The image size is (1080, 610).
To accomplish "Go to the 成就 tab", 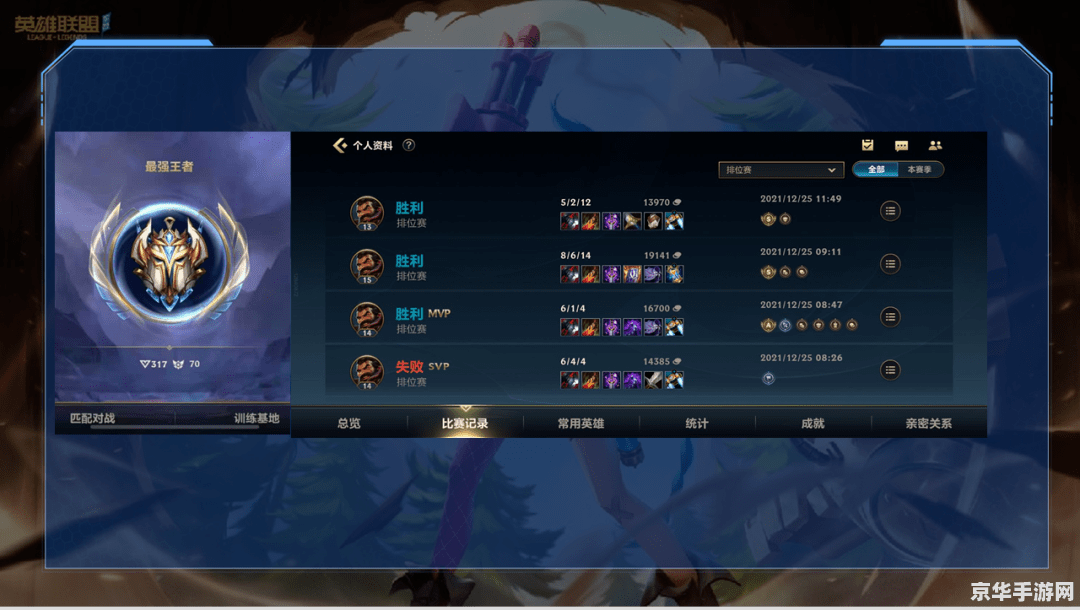I will tap(813, 424).
